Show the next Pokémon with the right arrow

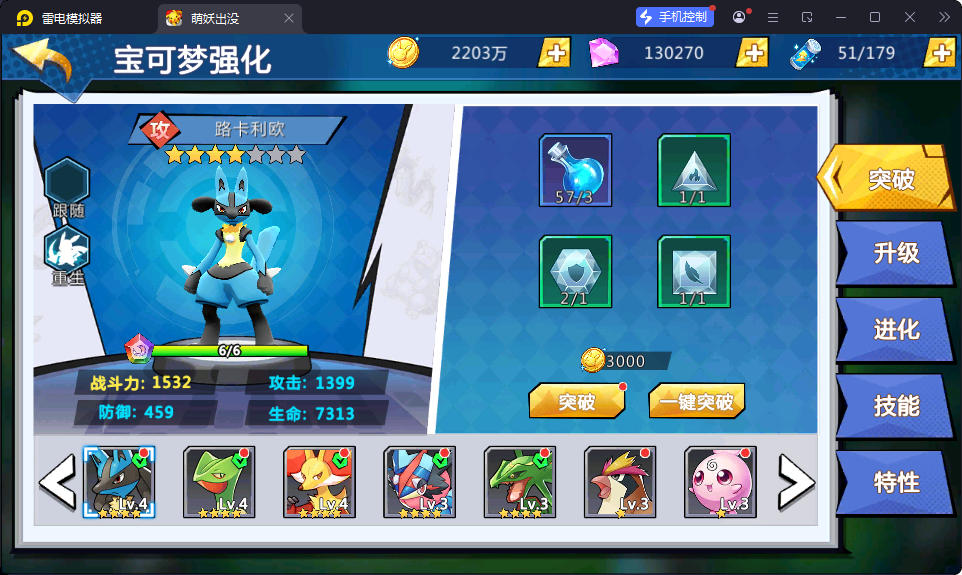(796, 483)
